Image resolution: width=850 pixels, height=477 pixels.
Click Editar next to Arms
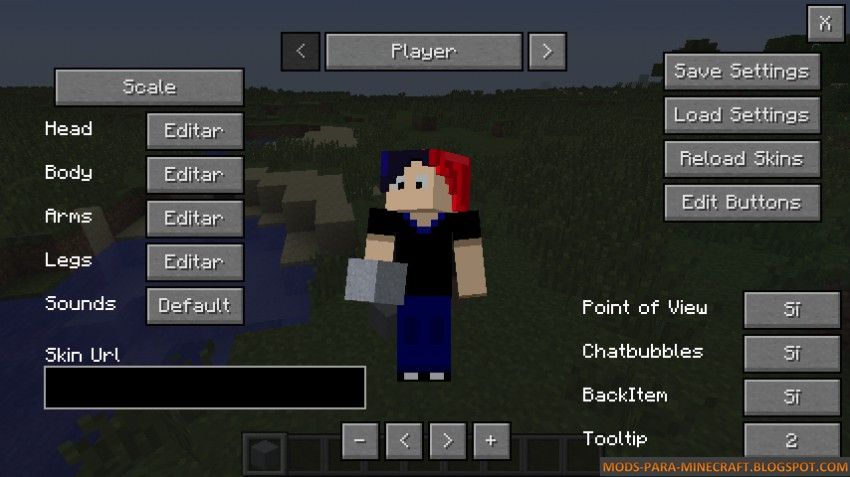[194, 218]
